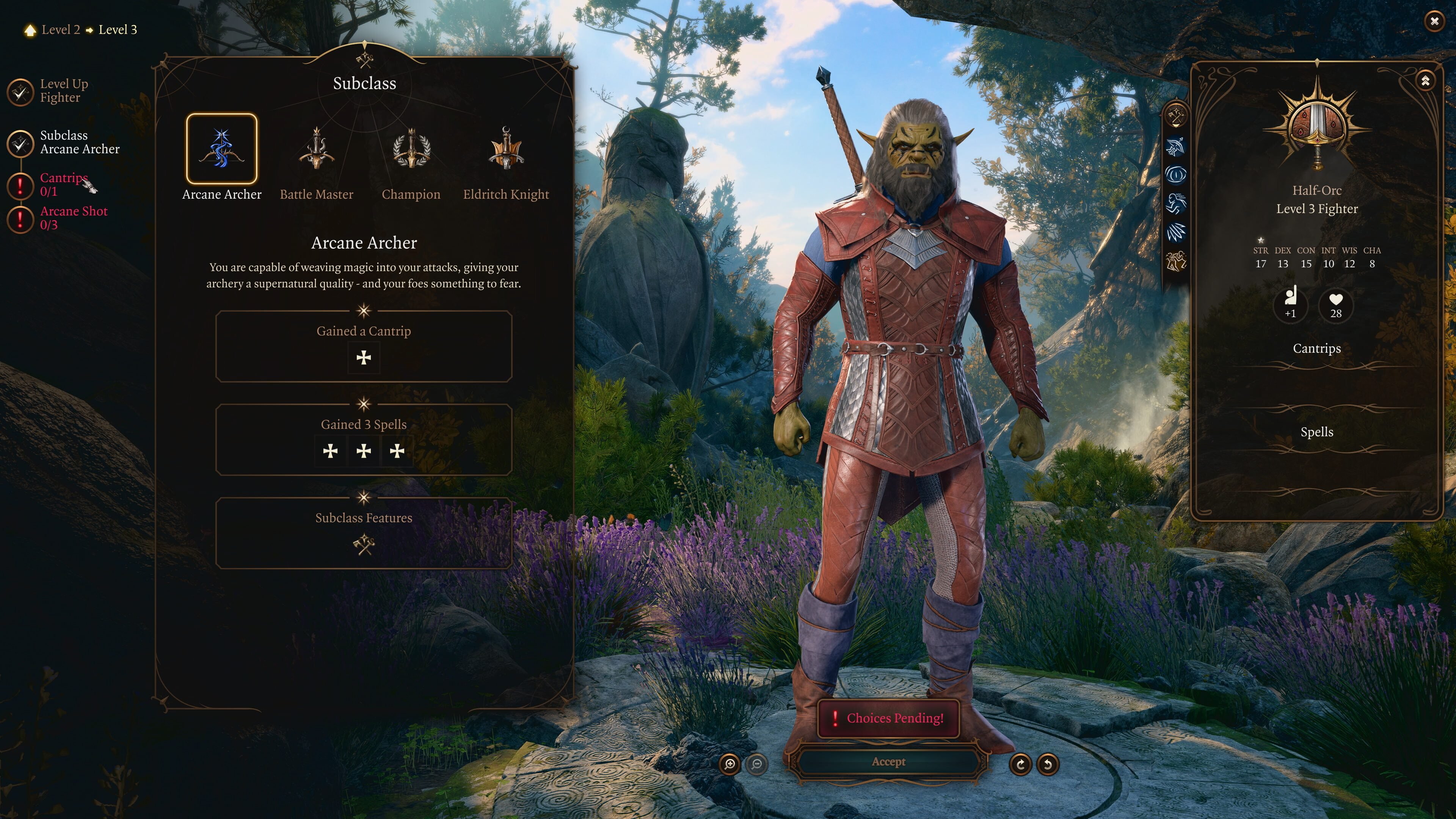Click the Choices Pending warning

[x=888, y=719]
